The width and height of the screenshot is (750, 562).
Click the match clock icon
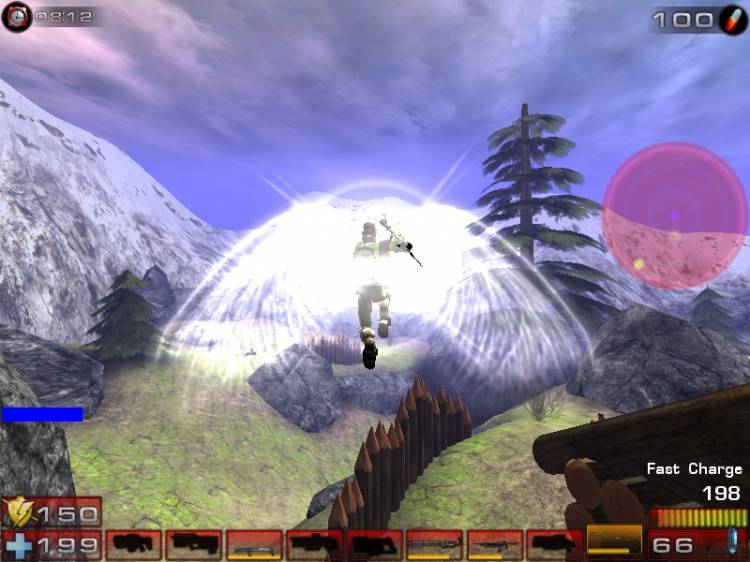[x=17, y=16]
